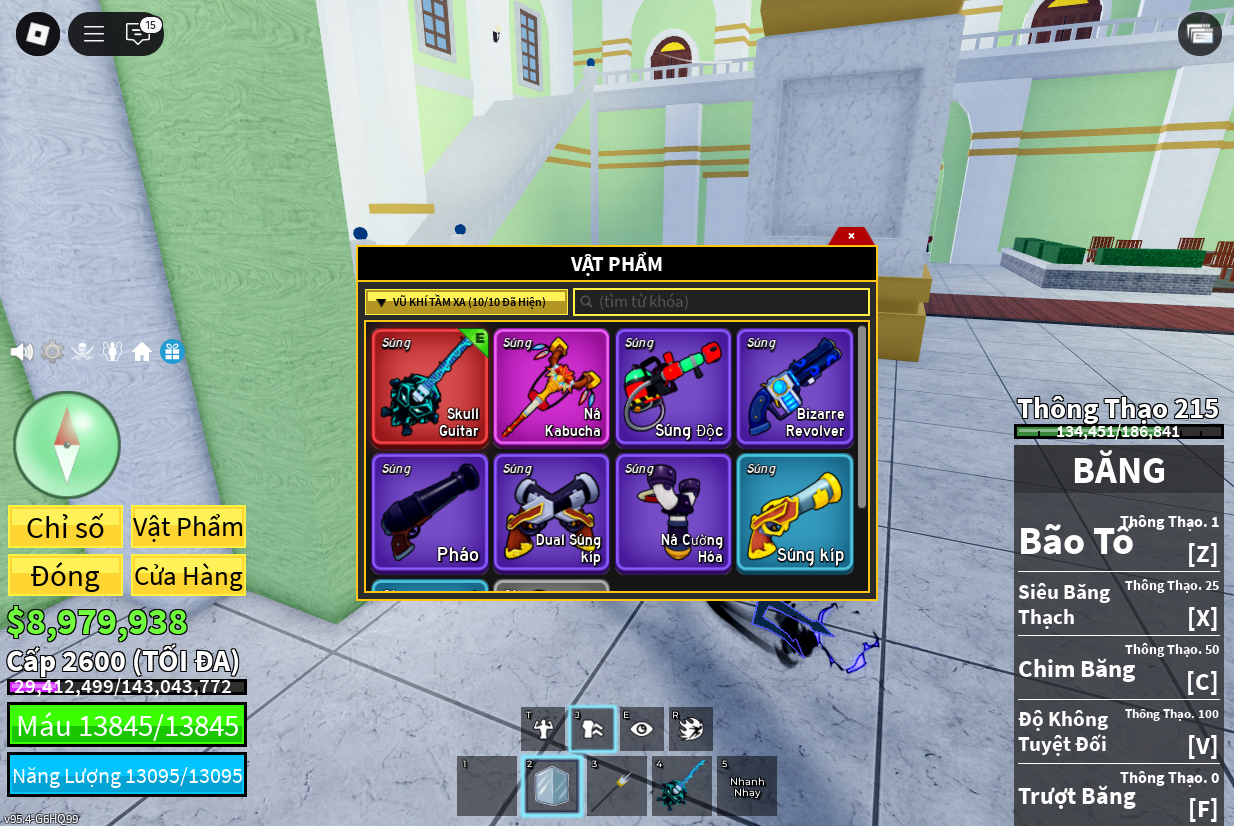
Task: Open the Roblox chat with notification badge
Action: [x=138, y=34]
